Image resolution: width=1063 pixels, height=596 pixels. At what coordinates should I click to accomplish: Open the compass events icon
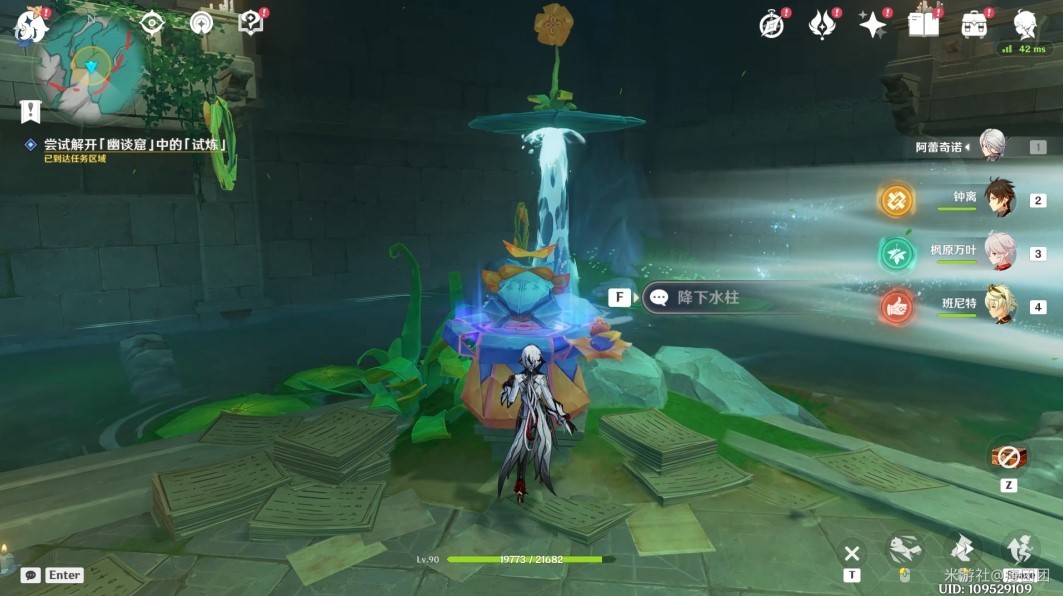pyautogui.click(x=771, y=25)
